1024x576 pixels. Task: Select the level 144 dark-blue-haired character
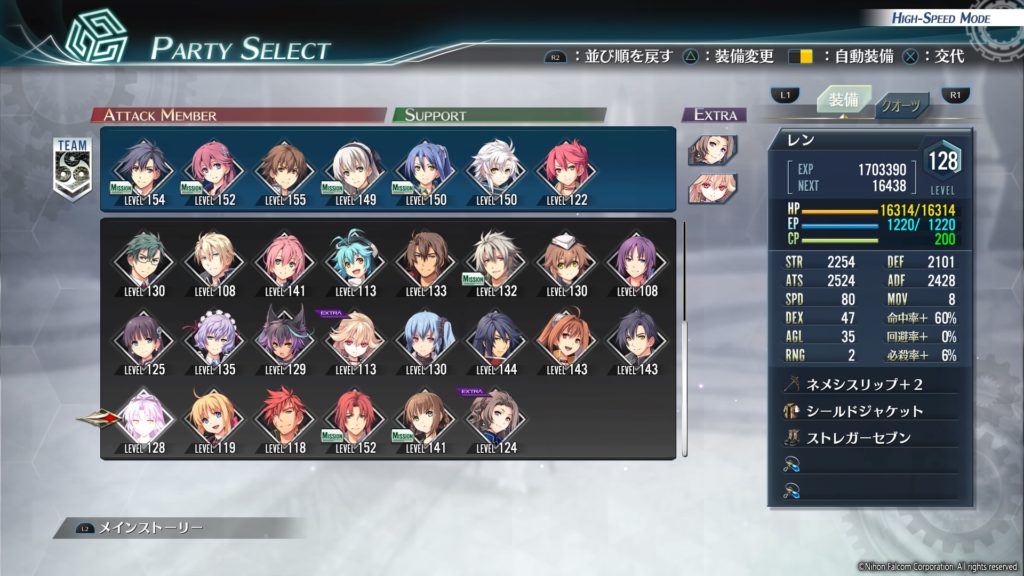pos(496,336)
